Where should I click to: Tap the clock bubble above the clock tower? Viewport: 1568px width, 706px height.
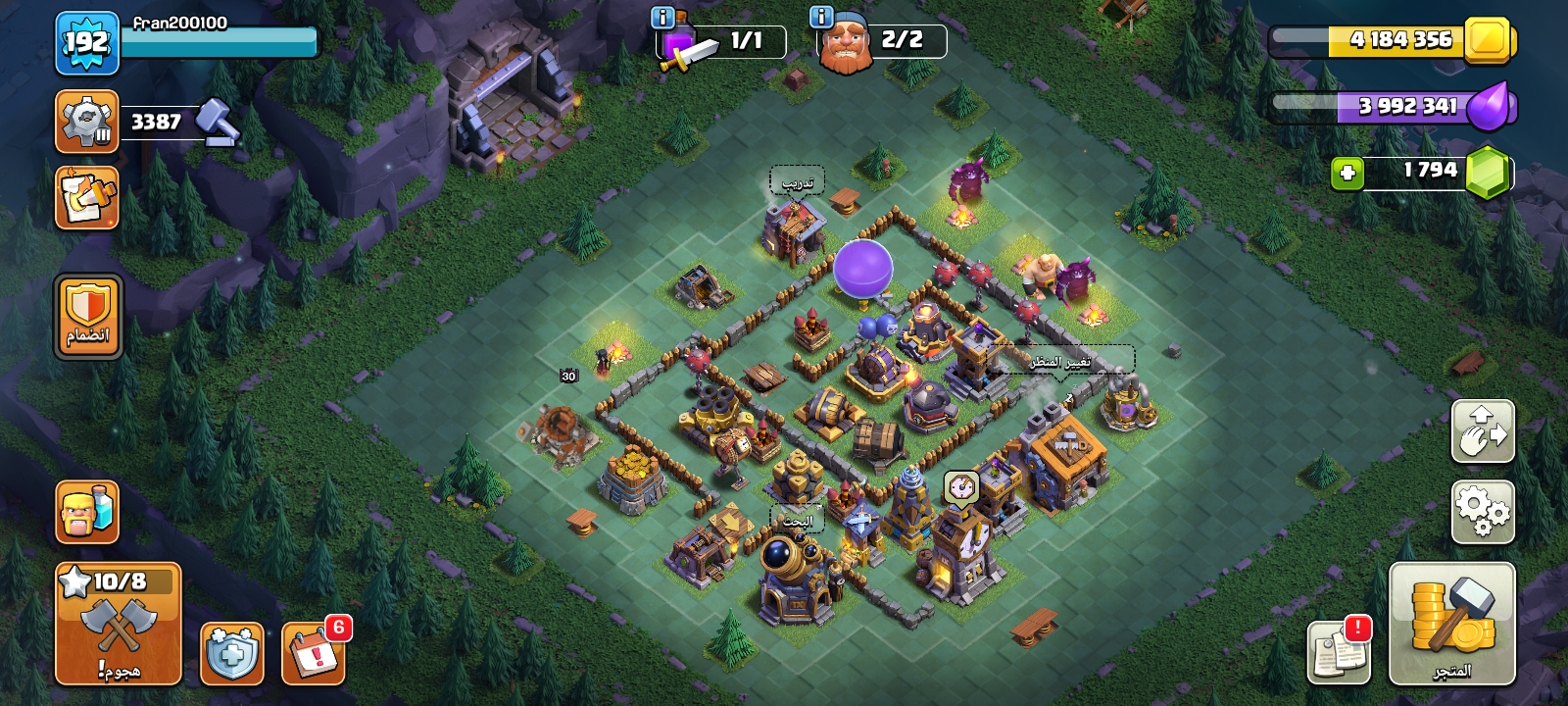point(961,486)
